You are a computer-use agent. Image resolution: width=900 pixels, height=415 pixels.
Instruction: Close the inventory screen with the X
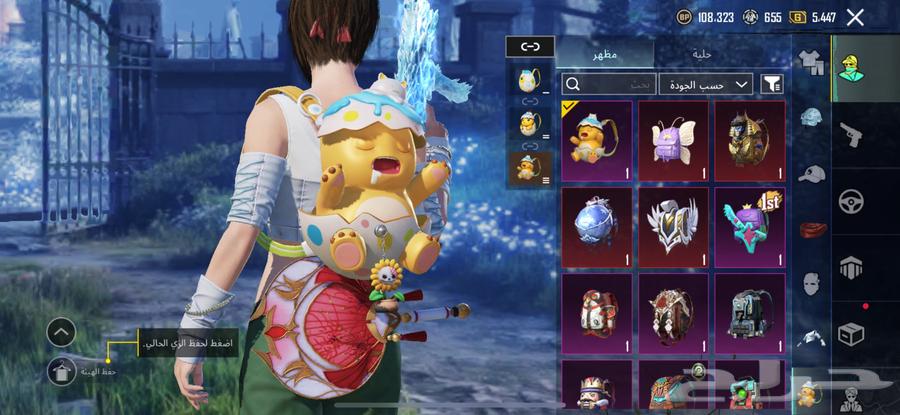pos(855,17)
